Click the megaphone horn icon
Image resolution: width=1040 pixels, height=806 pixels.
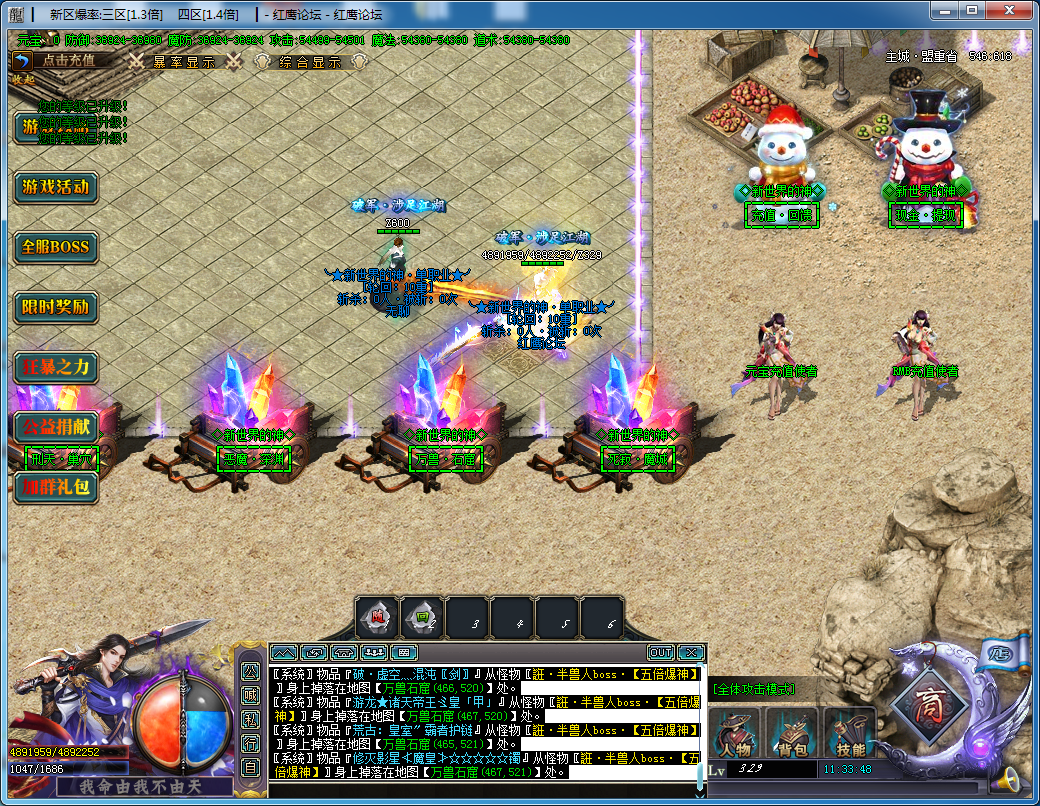click(1011, 779)
